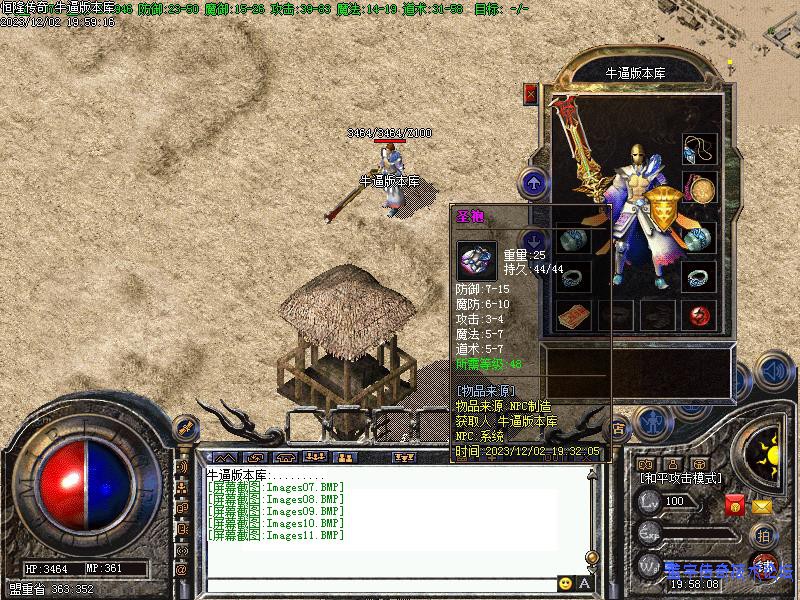Screen dimensions: 800x600
Task: Select the round gold medal slot
Action: (x=699, y=188)
